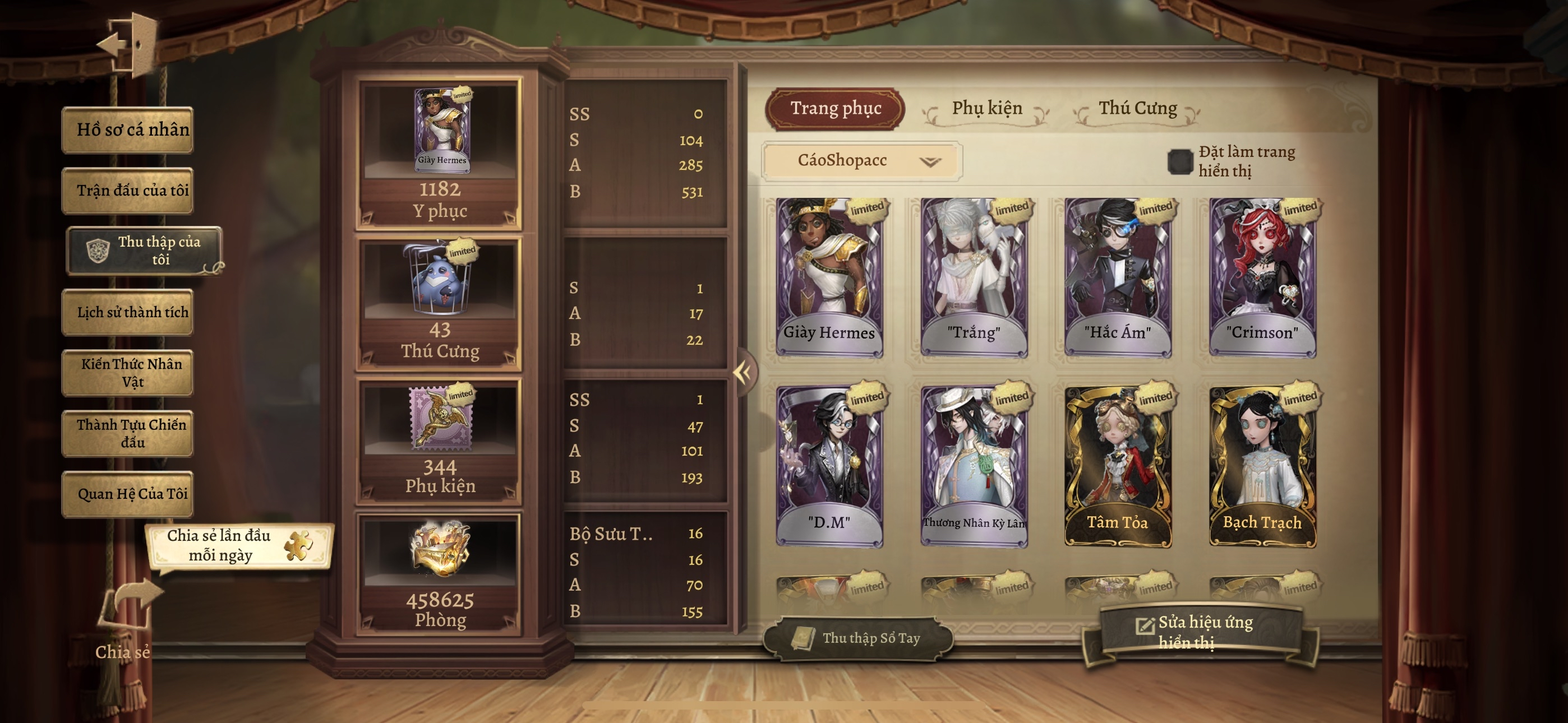Select the Giày Hermes costume card
The image size is (1568, 723).
[829, 277]
